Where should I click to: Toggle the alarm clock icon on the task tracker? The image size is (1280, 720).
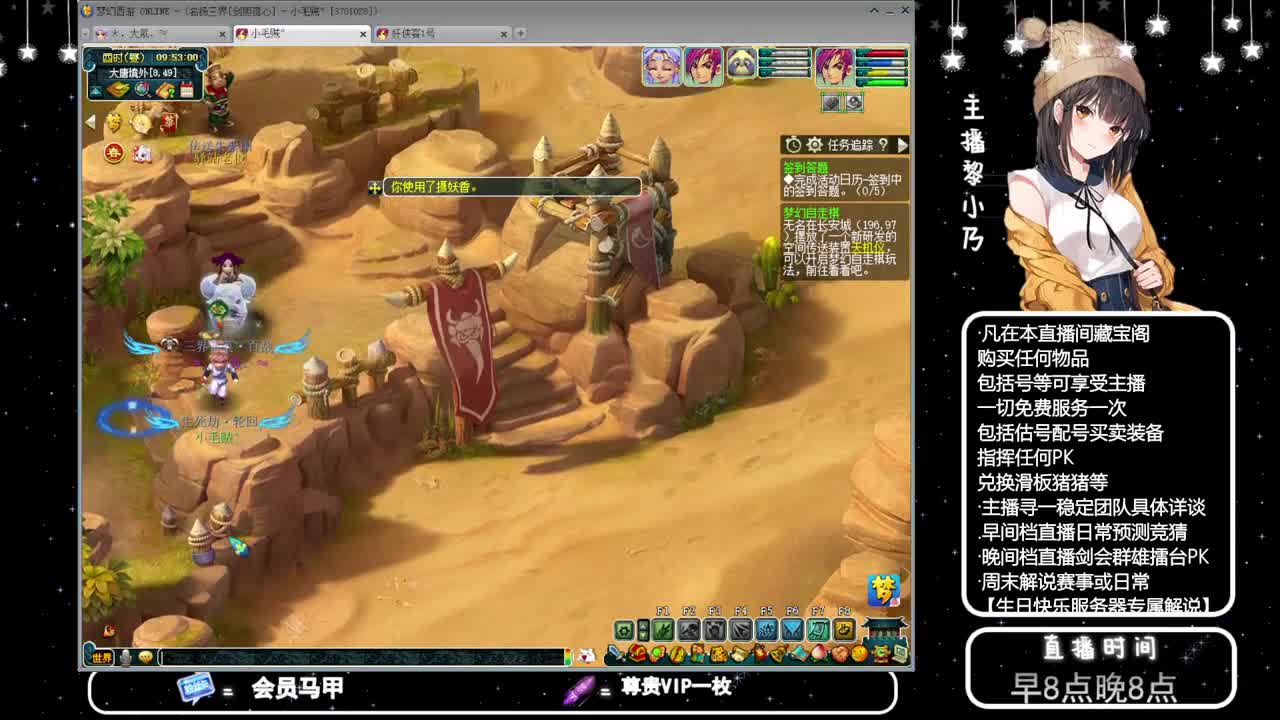pyautogui.click(x=794, y=145)
